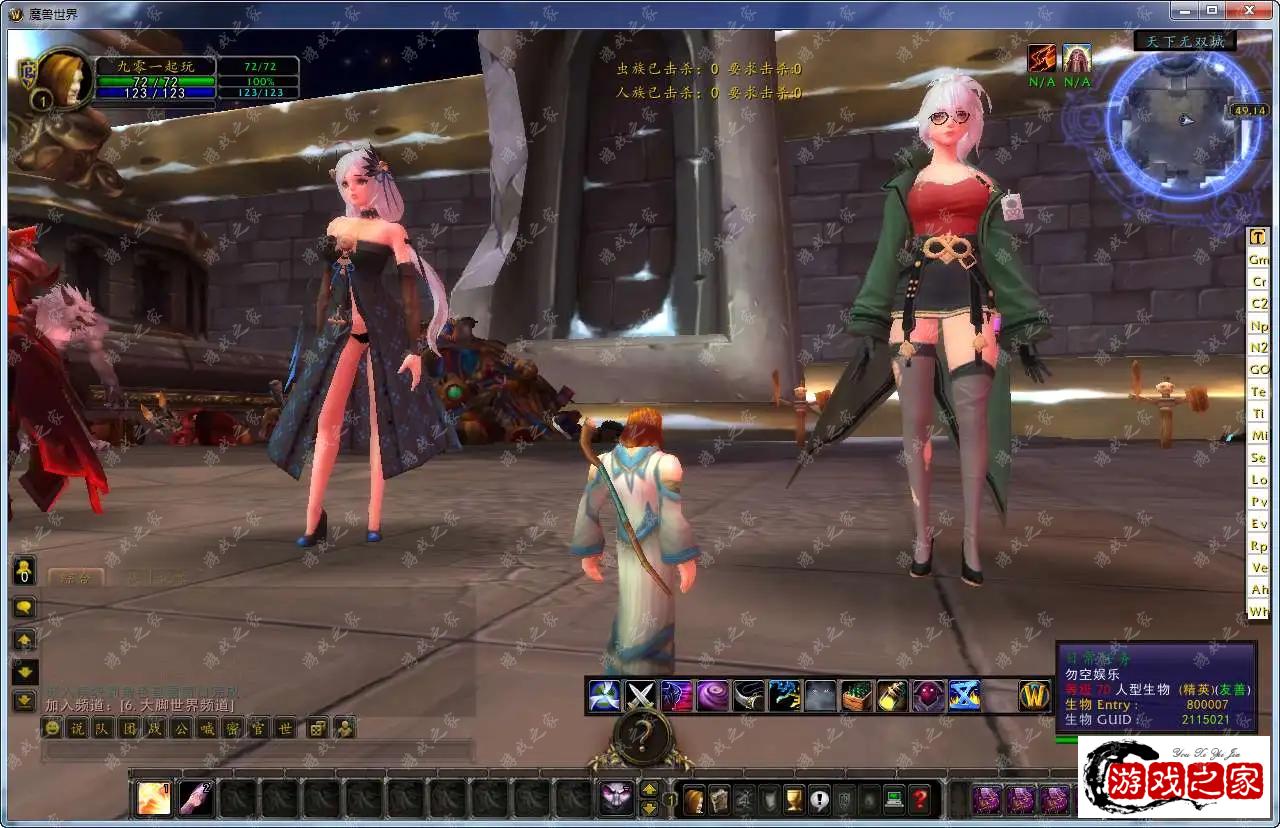Use the pink wand ability in slot 2
The image size is (1280, 828).
[196, 797]
